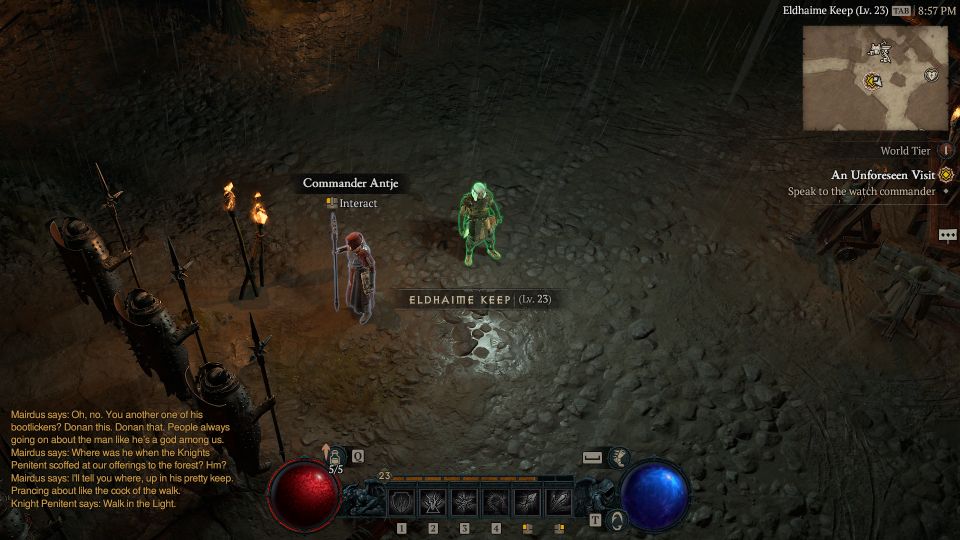Click the gold quest marker on minimap
This screenshot has width=960, height=540.
(x=872, y=81)
